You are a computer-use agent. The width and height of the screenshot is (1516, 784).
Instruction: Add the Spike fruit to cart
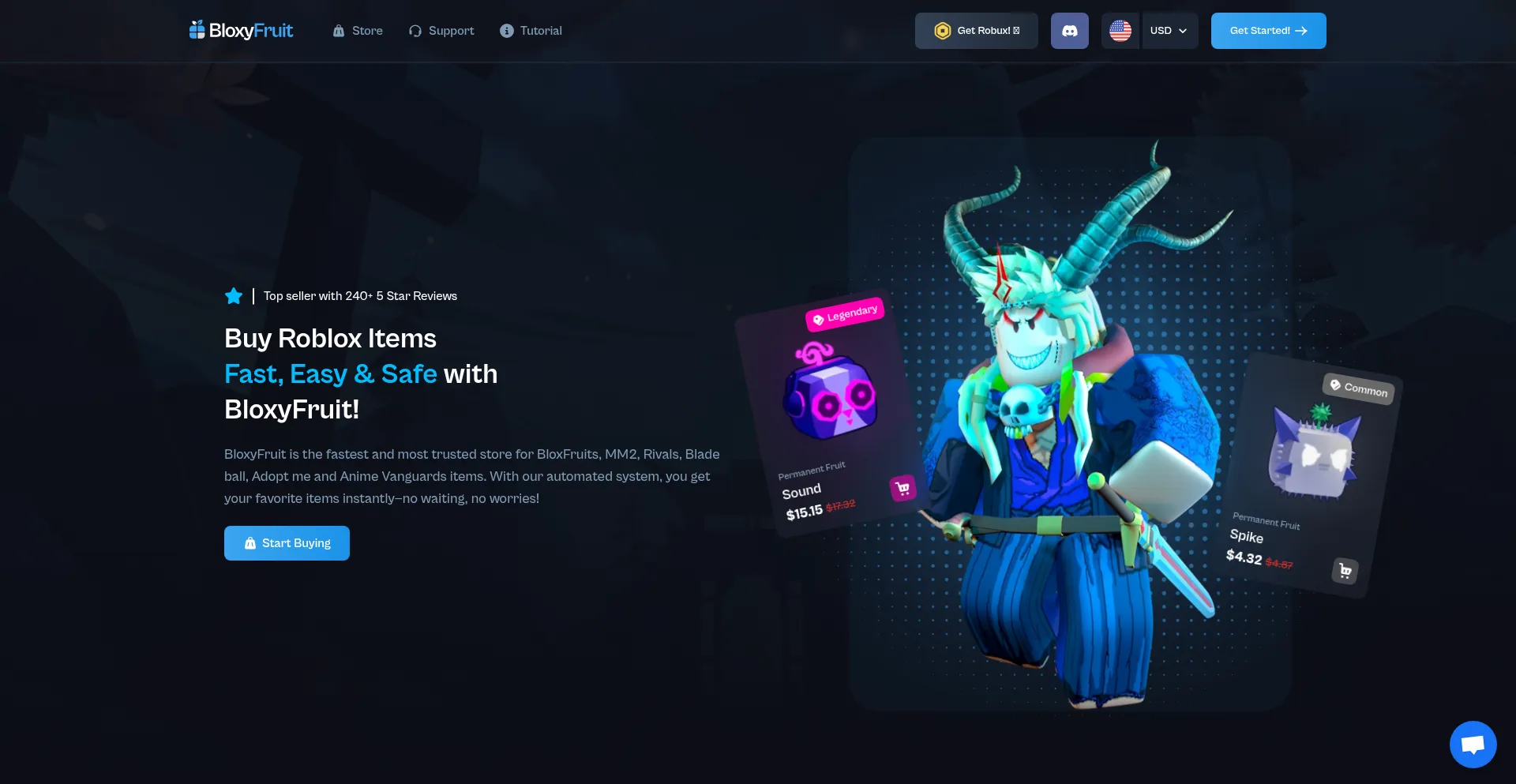pos(1345,570)
